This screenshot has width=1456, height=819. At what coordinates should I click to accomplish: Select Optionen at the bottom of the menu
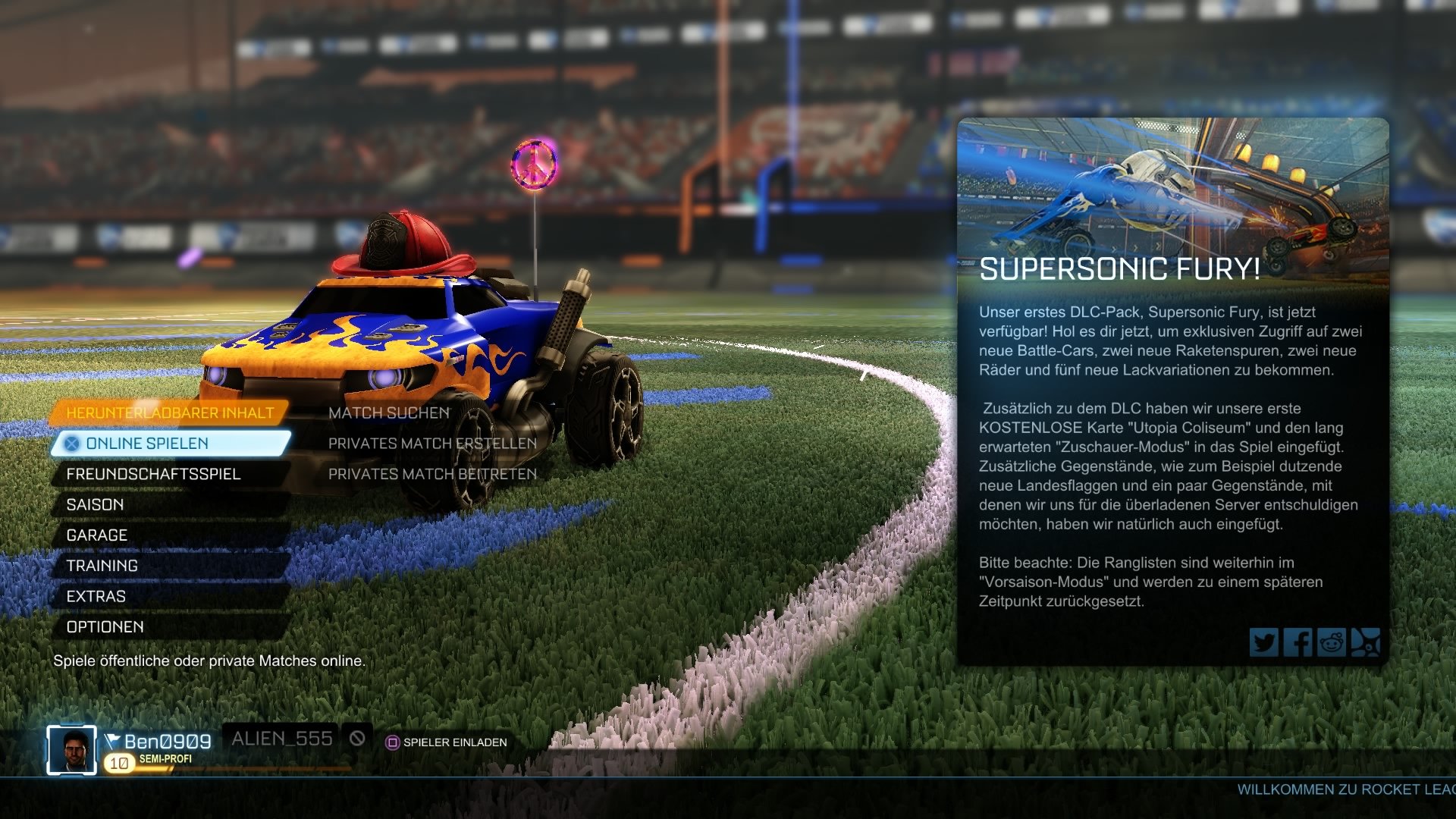pyautogui.click(x=105, y=626)
